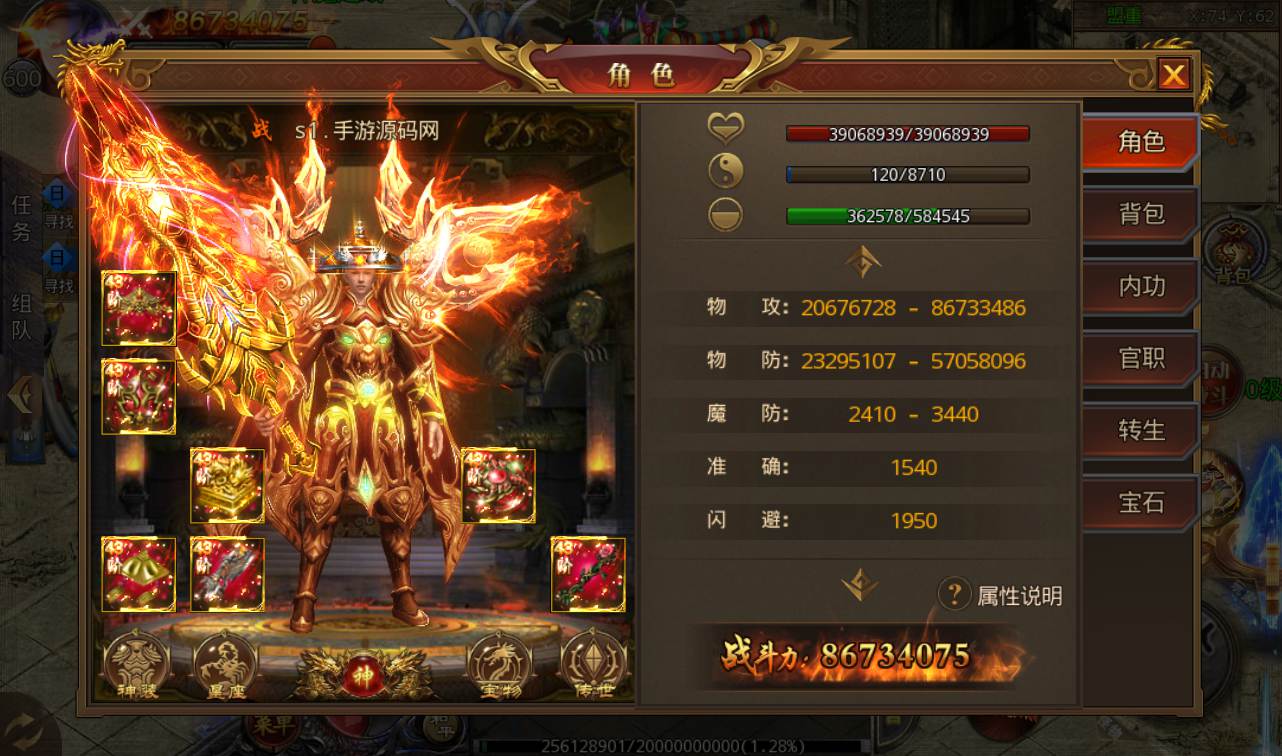Select the 官职 official rank tab
Screen dimensions: 1282x756
(1140, 358)
